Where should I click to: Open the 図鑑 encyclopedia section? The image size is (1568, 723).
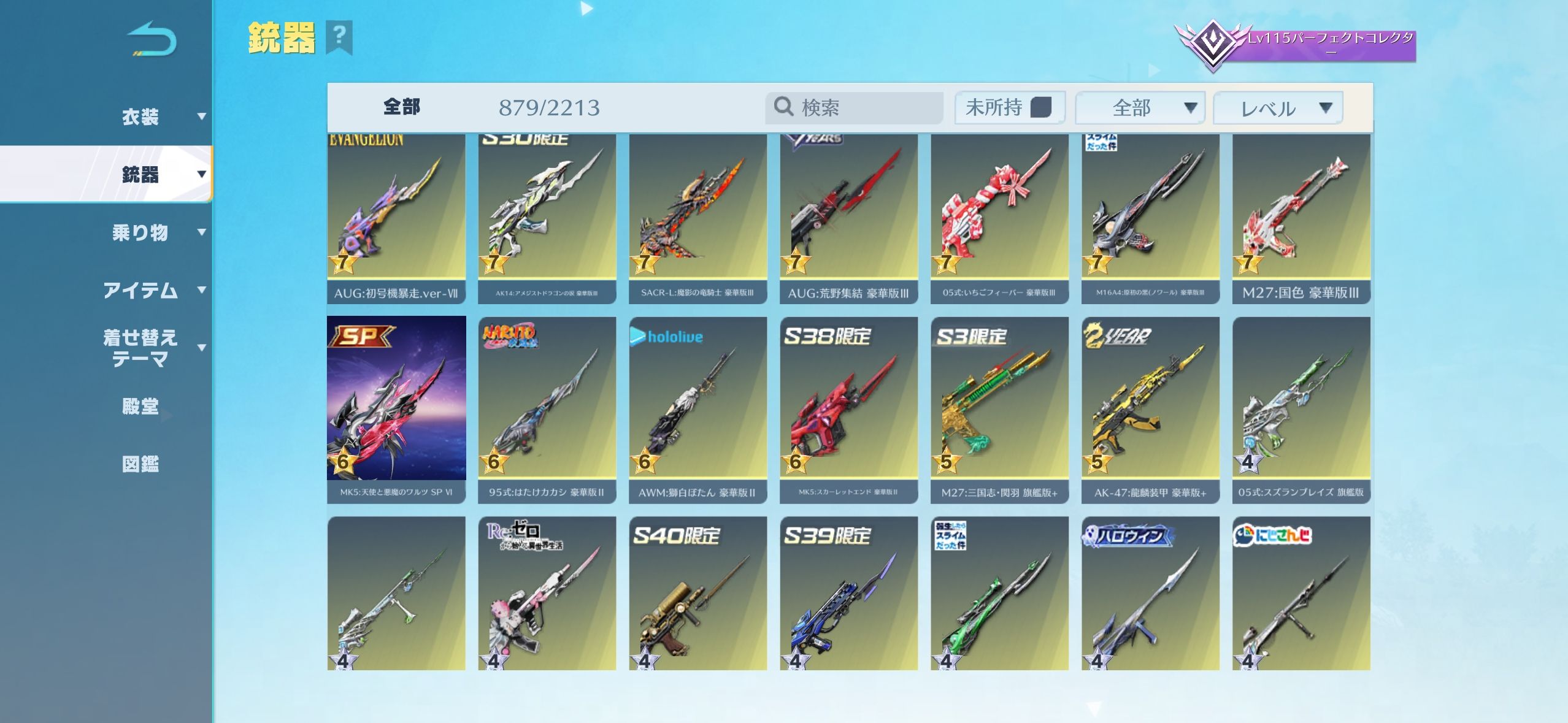click(140, 464)
